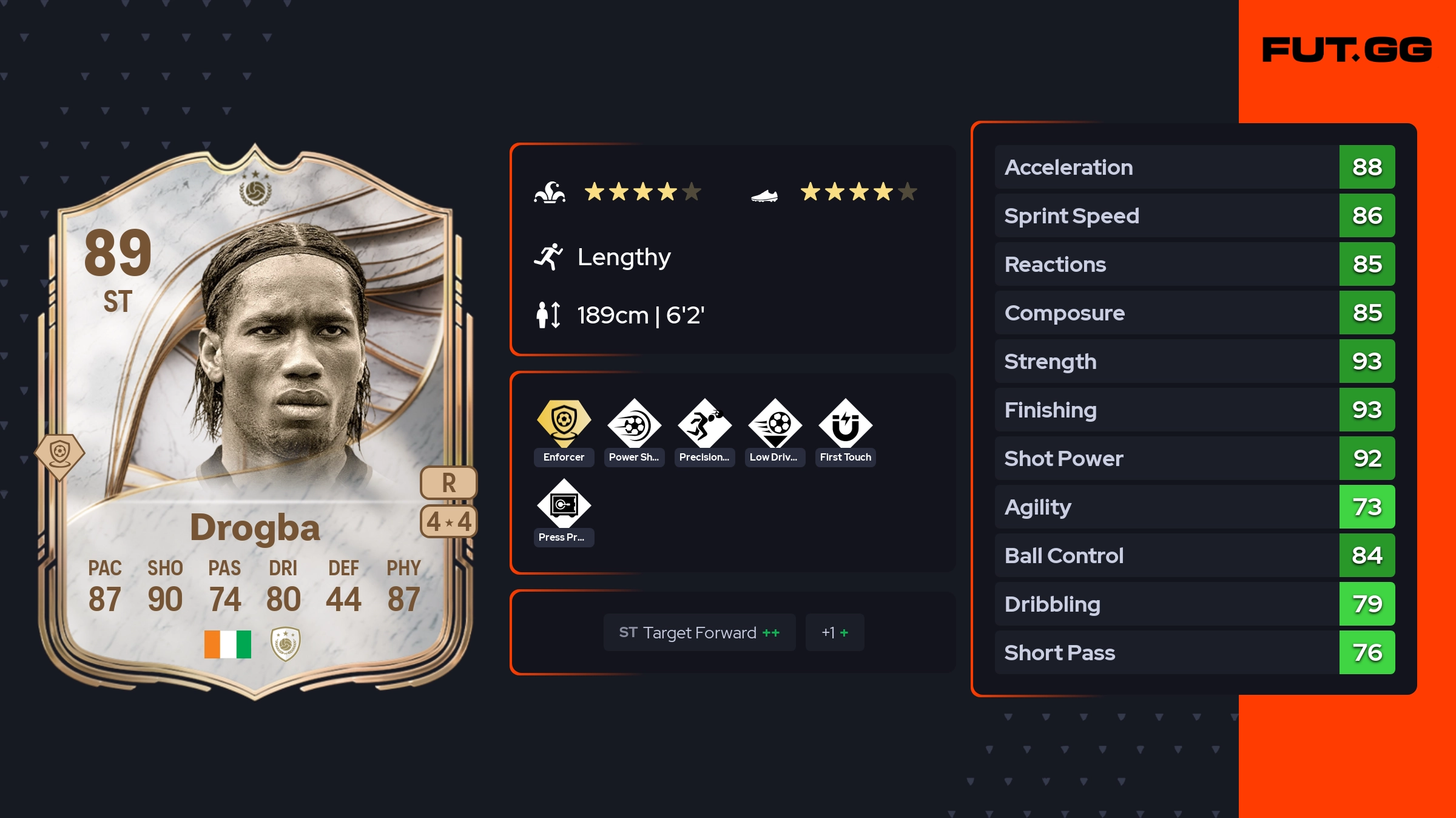Choose the ST Target Forward role chip

[699, 632]
